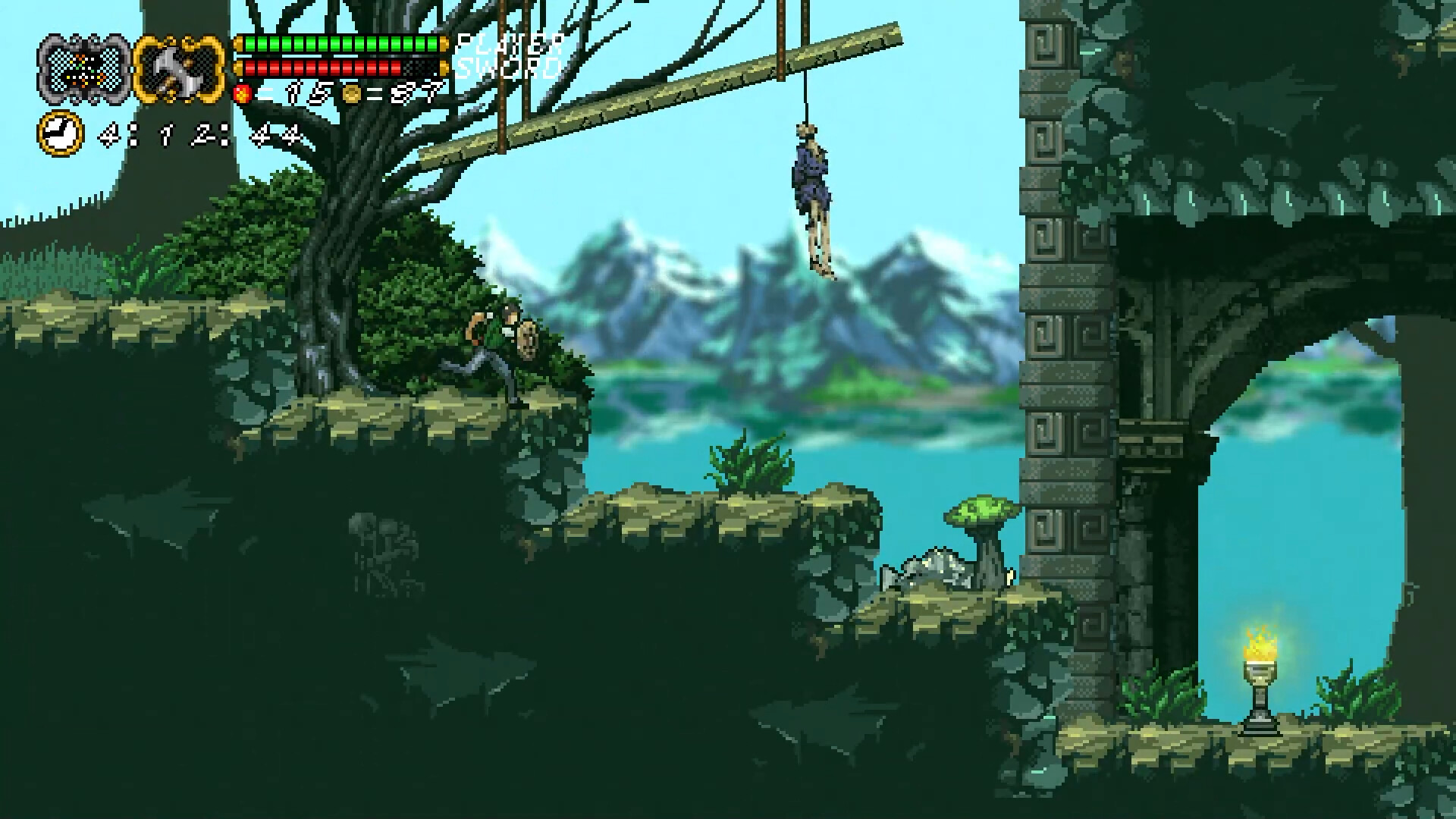1456x819 pixels.
Task: Click the gold clock timer icon
Action: 60,134
